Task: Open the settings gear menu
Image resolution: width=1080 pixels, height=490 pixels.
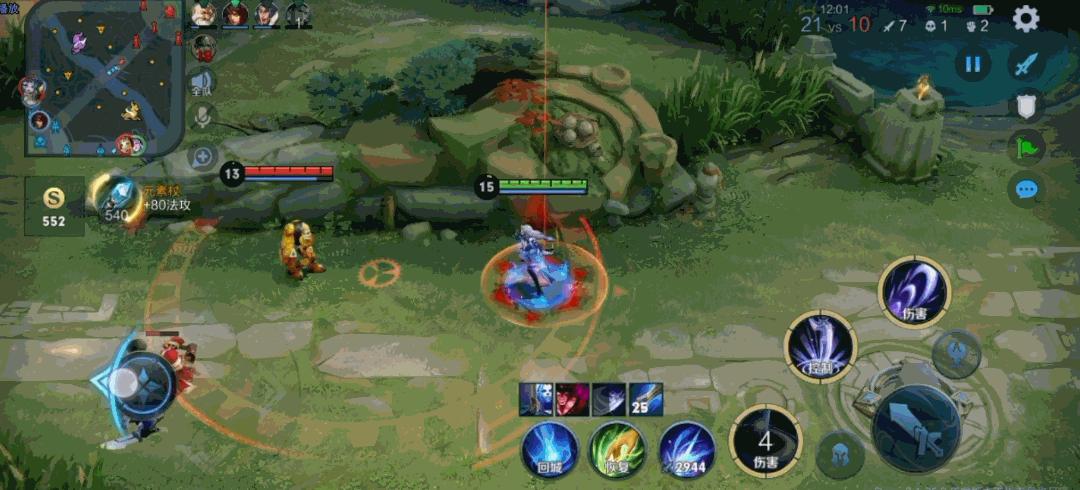Action: tap(1026, 18)
